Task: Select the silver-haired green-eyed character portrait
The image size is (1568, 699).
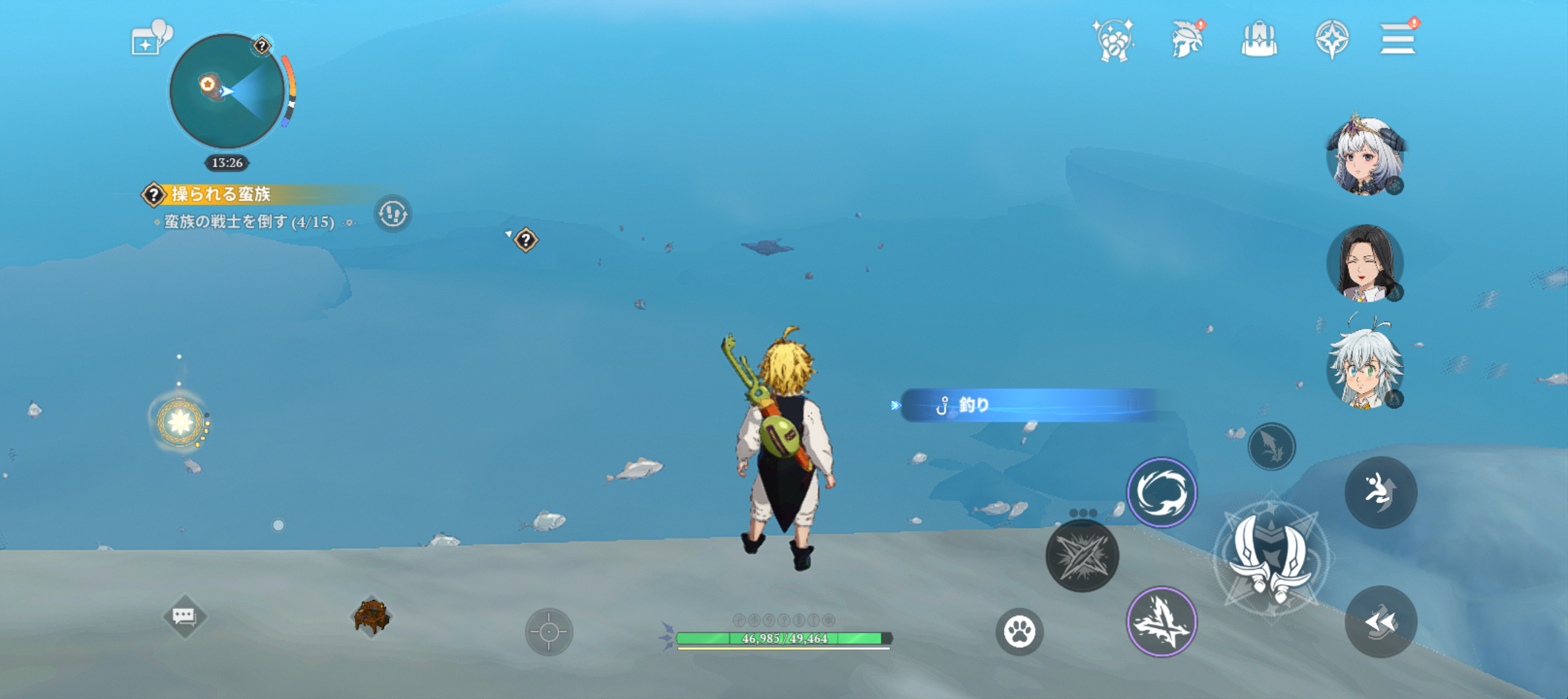Action: pos(1365,369)
